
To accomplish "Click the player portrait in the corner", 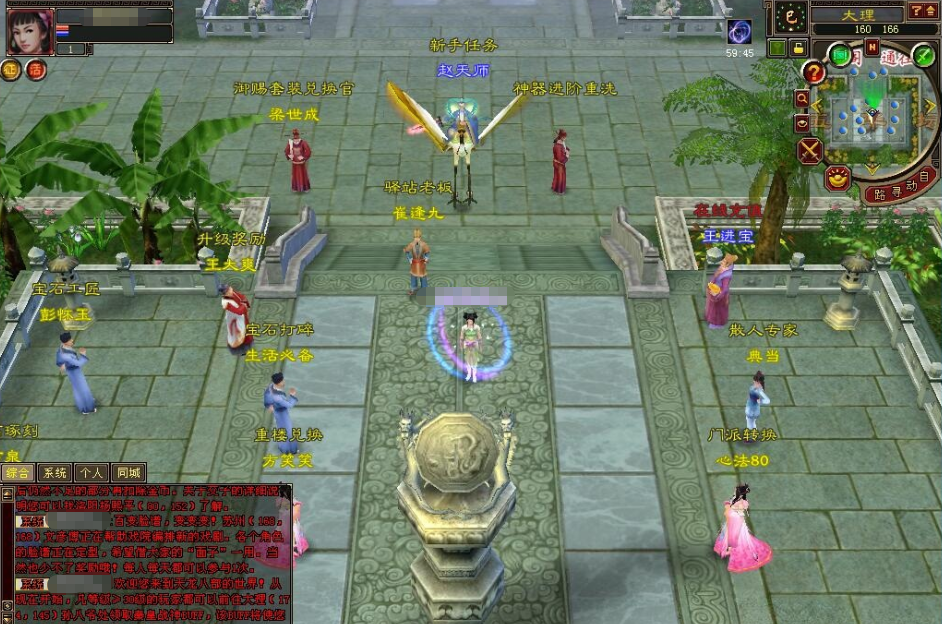I will (x=31, y=31).
